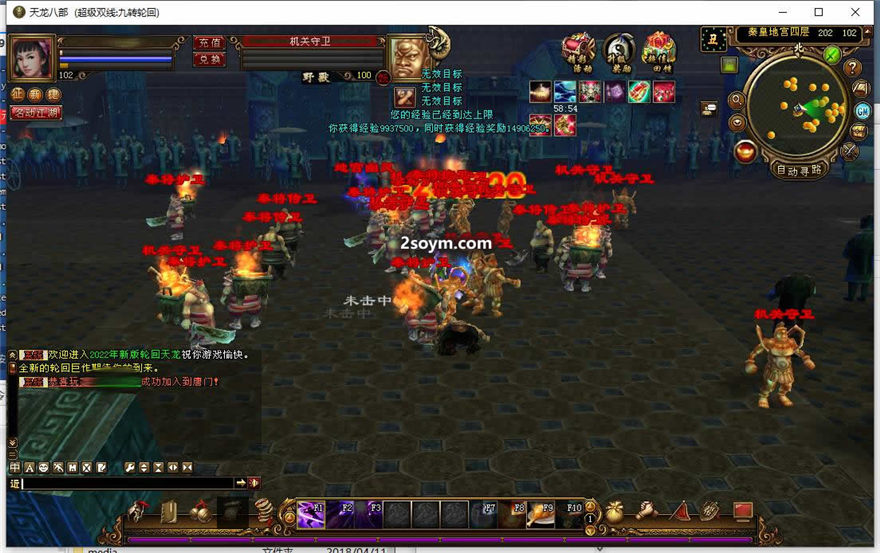Use the F9 hotbar item
880x553 pixels.
541,514
